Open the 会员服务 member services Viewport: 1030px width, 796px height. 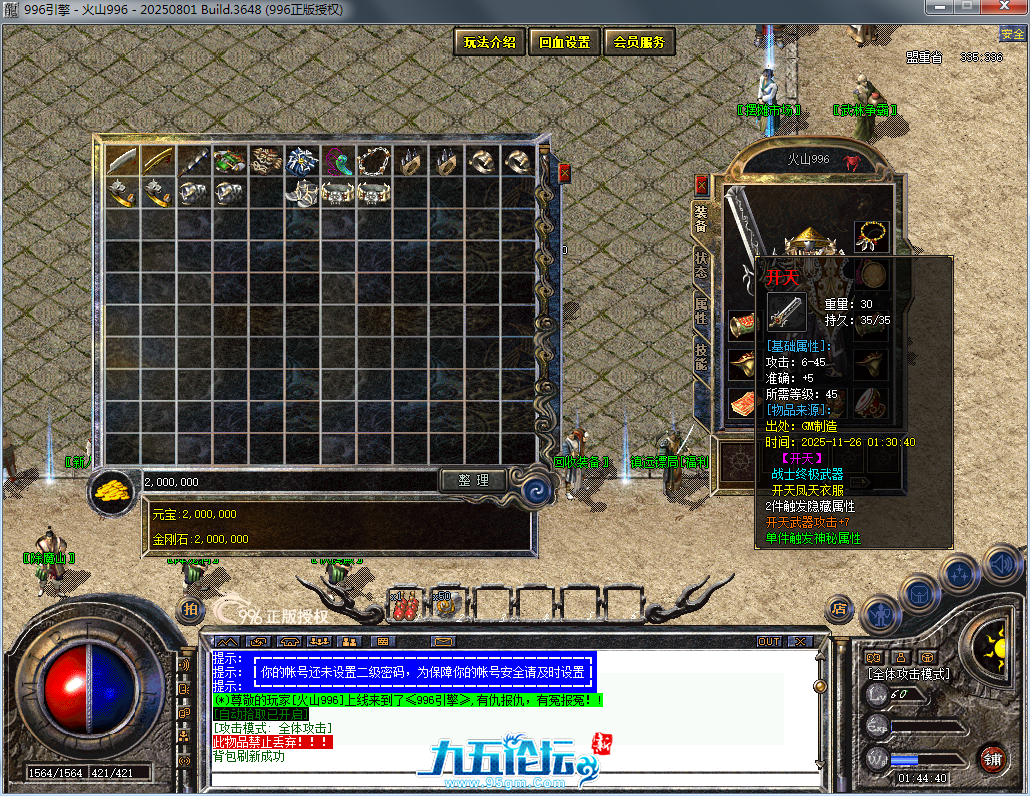pyautogui.click(x=639, y=42)
